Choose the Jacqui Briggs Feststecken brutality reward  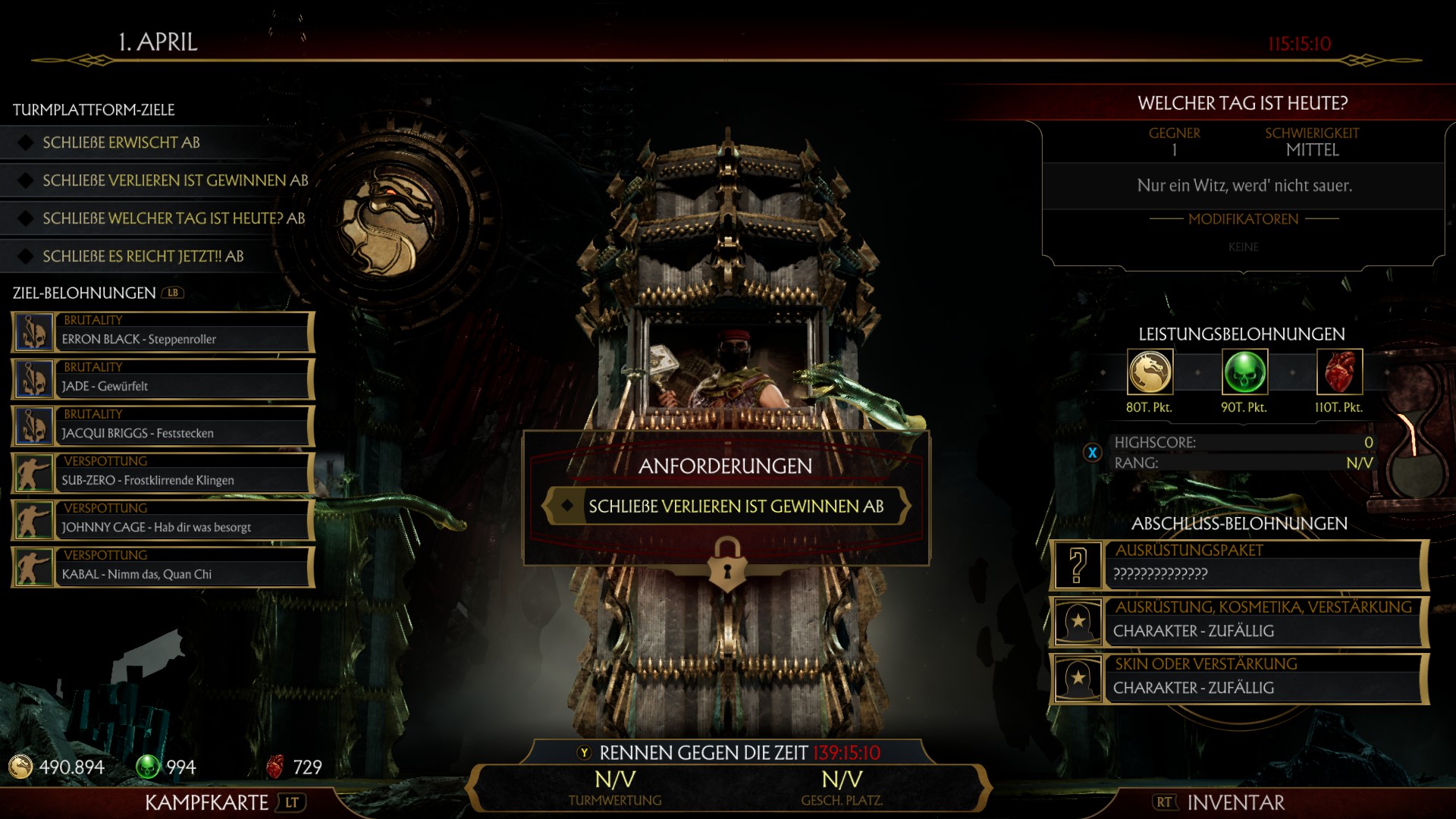pyautogui.click(x=163, y=426)
